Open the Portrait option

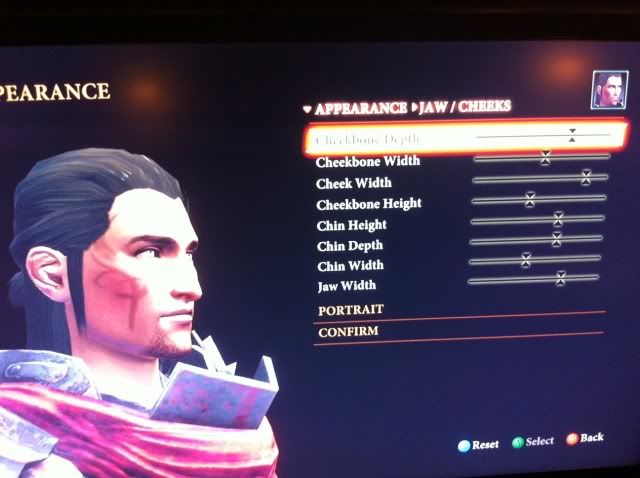[x=351, y=310]
